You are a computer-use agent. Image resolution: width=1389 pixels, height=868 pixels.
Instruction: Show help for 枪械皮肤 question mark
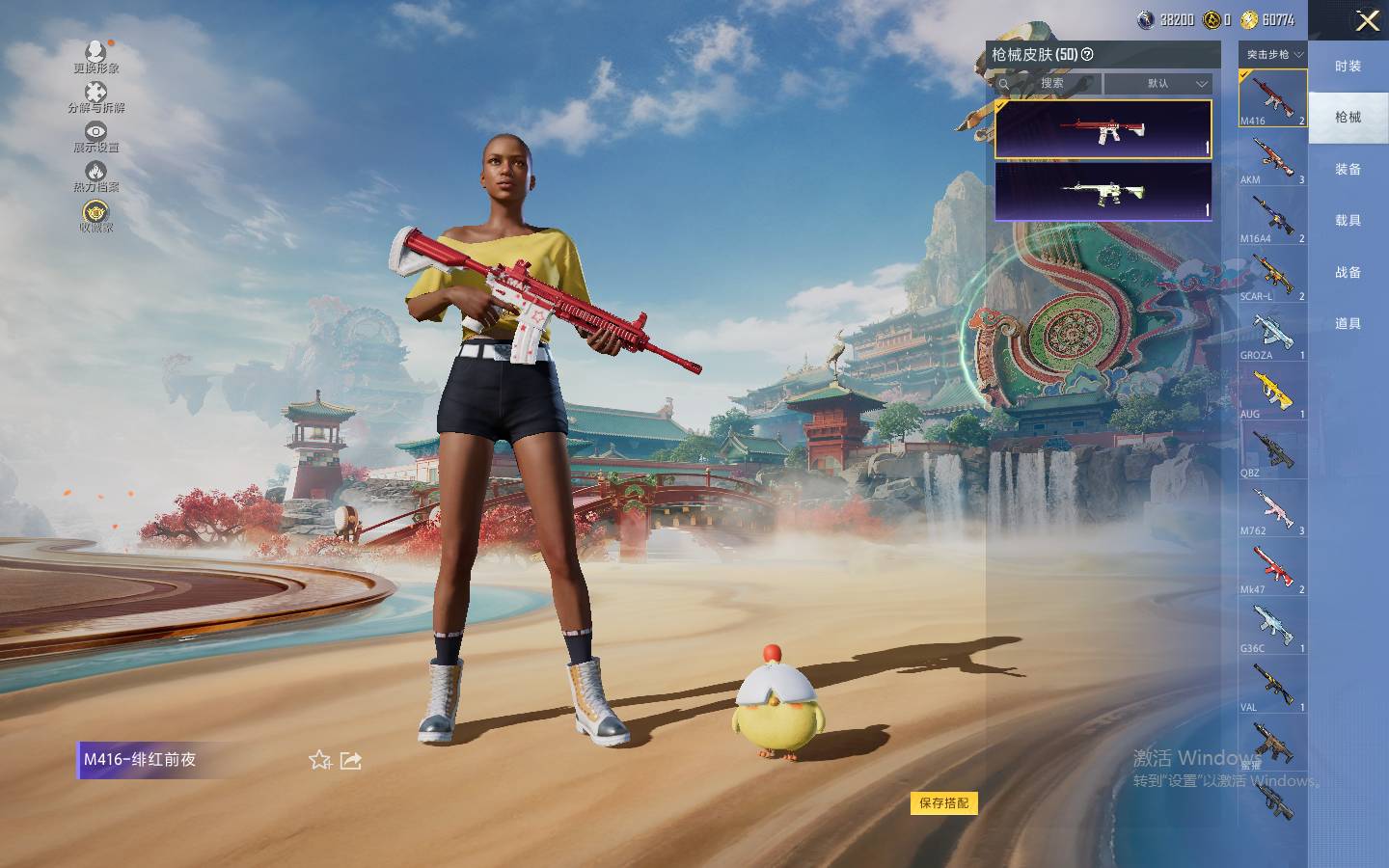(1087, 55)
